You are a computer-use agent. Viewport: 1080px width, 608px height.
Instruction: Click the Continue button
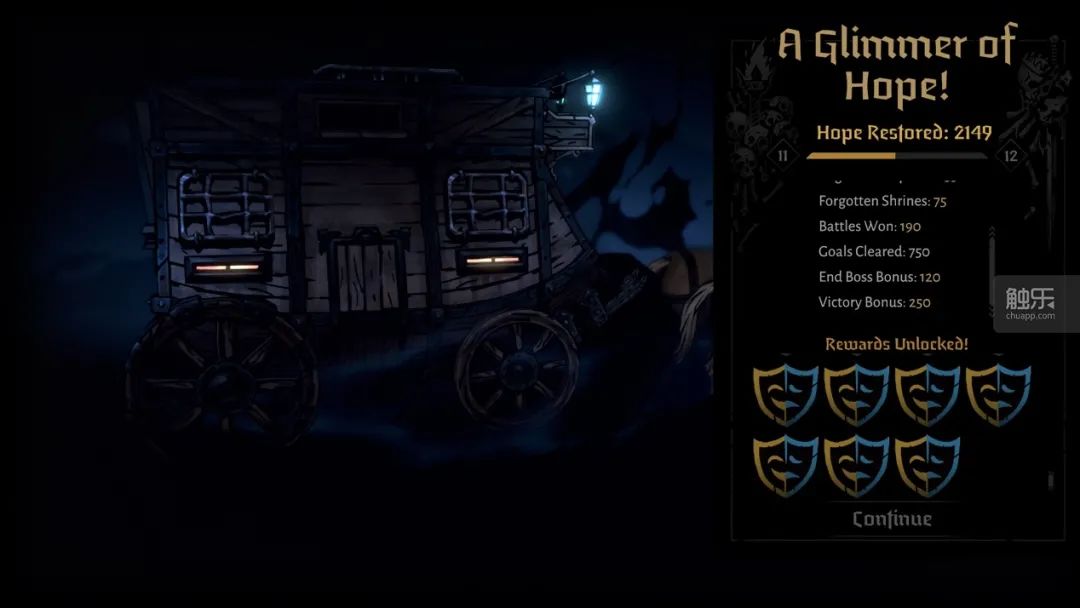pos(892,519)
